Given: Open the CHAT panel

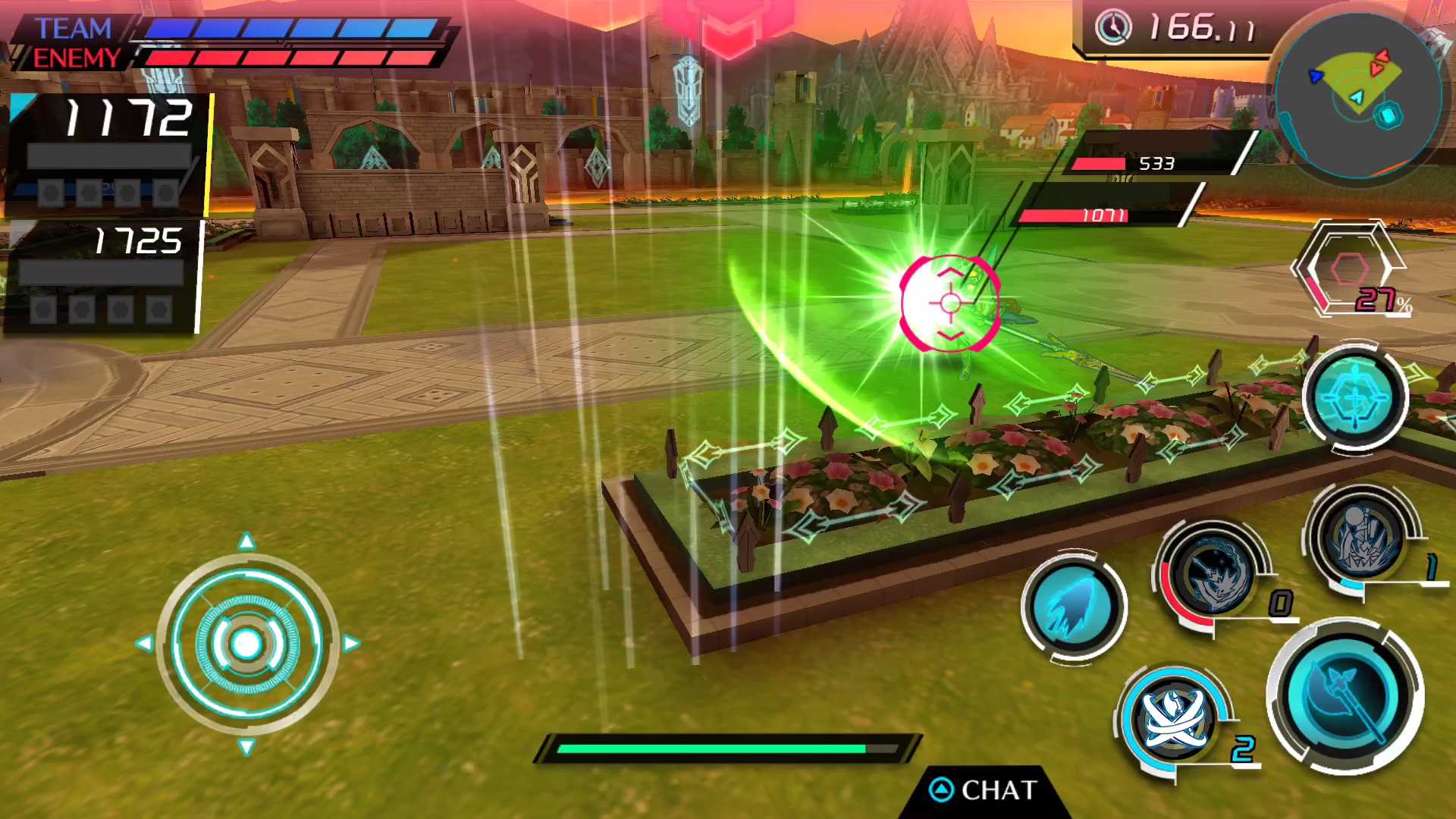Looking at the screenshot, I should [984, 790].
